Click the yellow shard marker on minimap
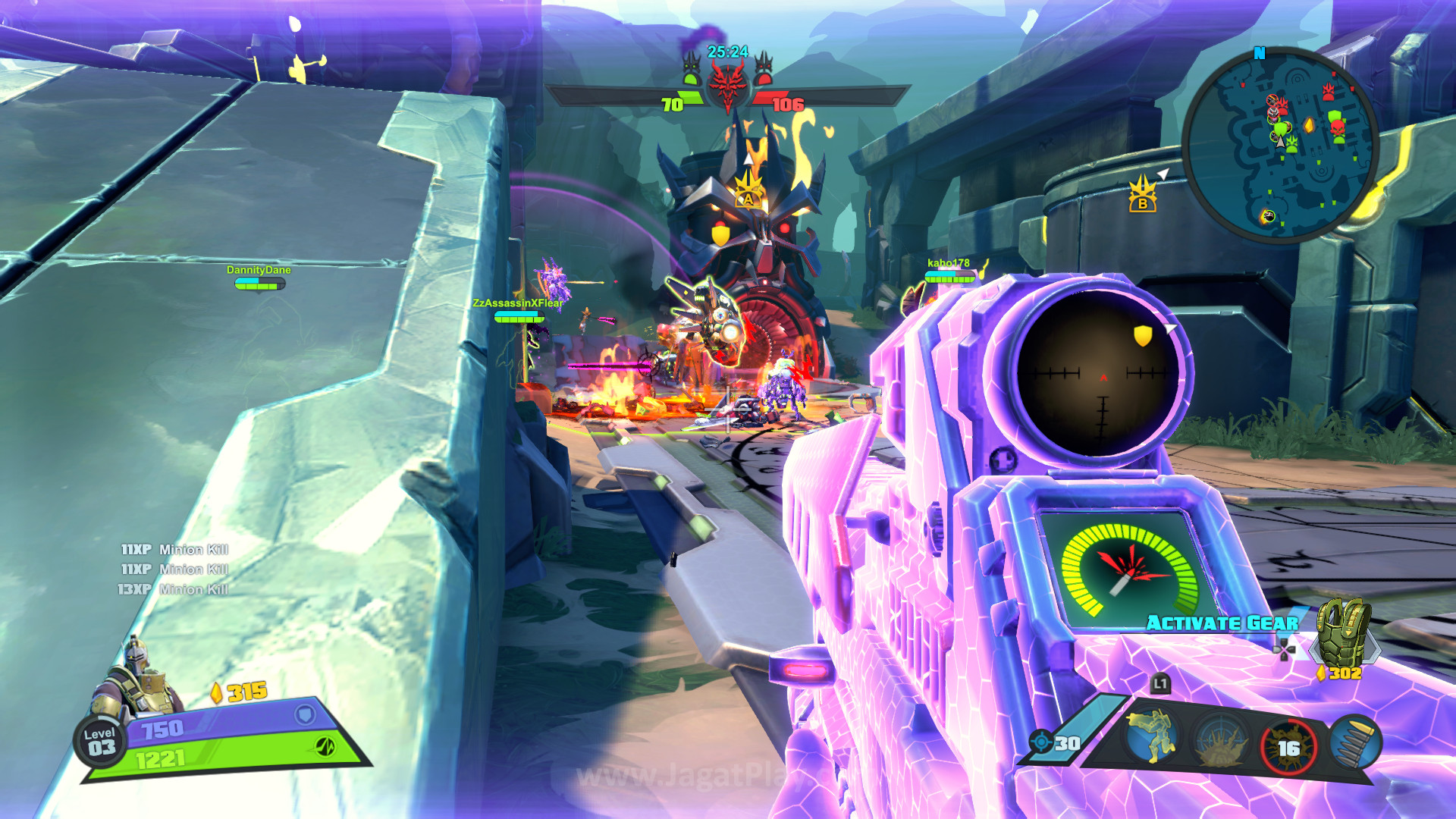Viewport: 1456px width, 819px height. (1309, 124)
